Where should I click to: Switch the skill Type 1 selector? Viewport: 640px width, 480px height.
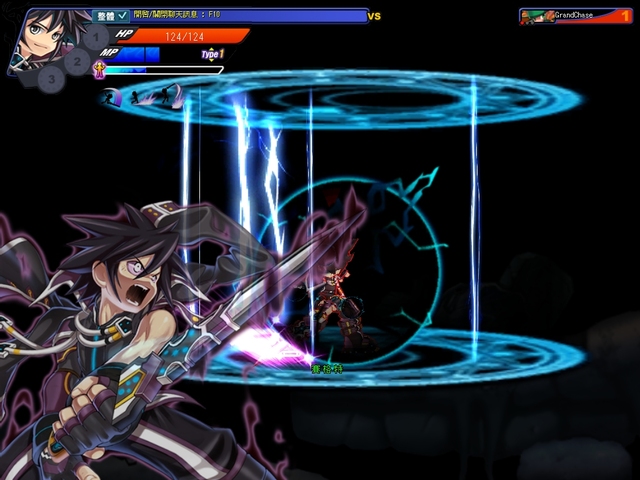coord(212,54)
